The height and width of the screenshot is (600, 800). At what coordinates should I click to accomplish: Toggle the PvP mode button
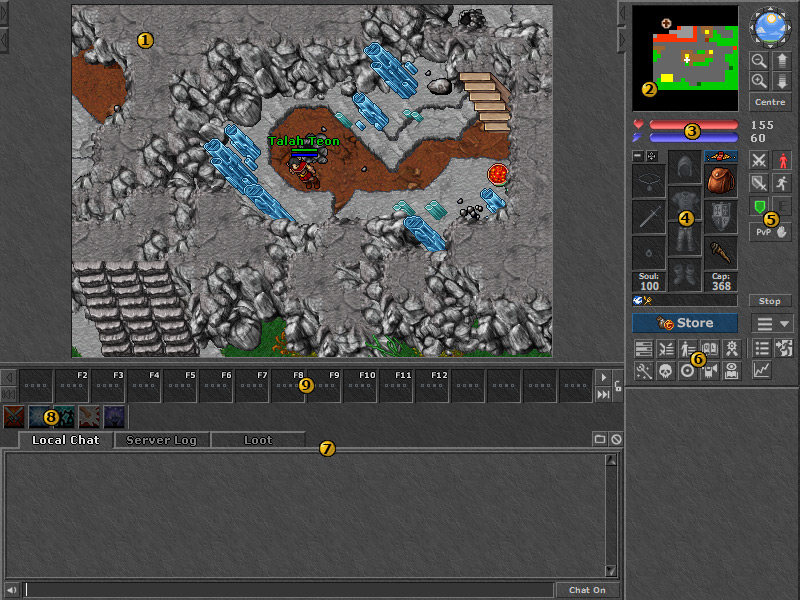click(x=769, y=230)
